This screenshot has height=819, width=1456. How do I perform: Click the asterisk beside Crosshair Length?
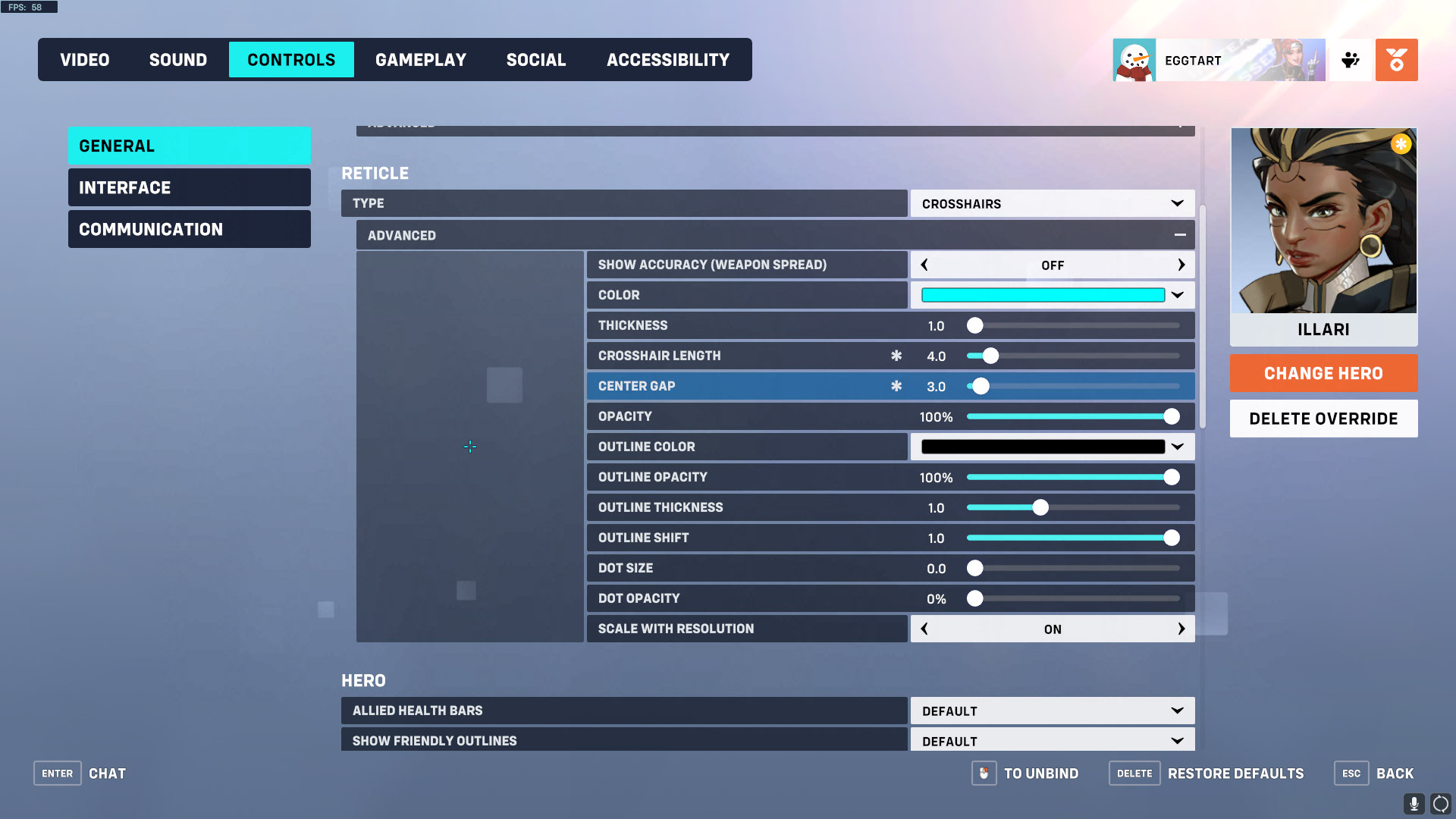tap(897, 355)
